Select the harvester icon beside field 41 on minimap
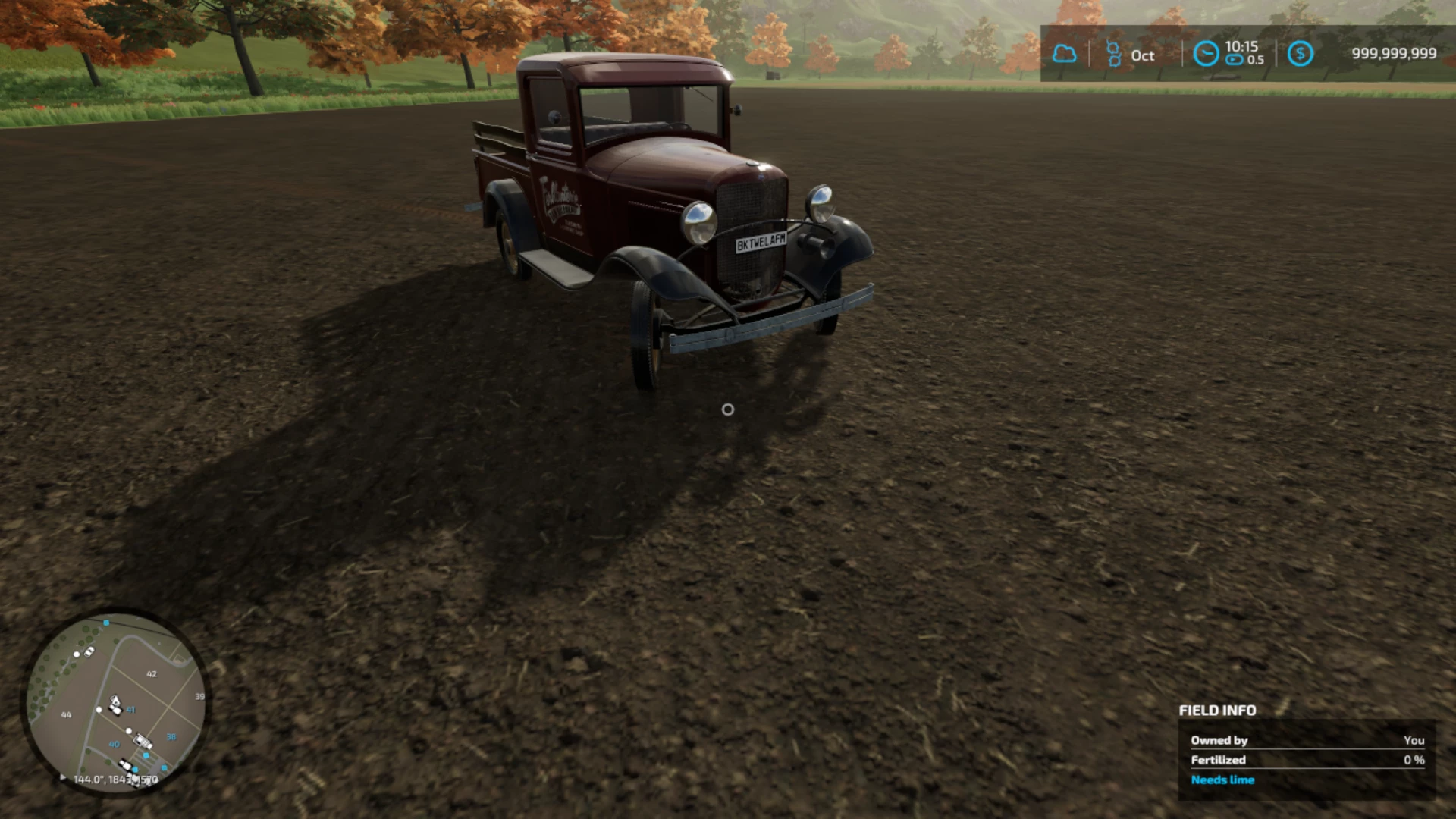The image size is (1456, 819). click(115, 701)
